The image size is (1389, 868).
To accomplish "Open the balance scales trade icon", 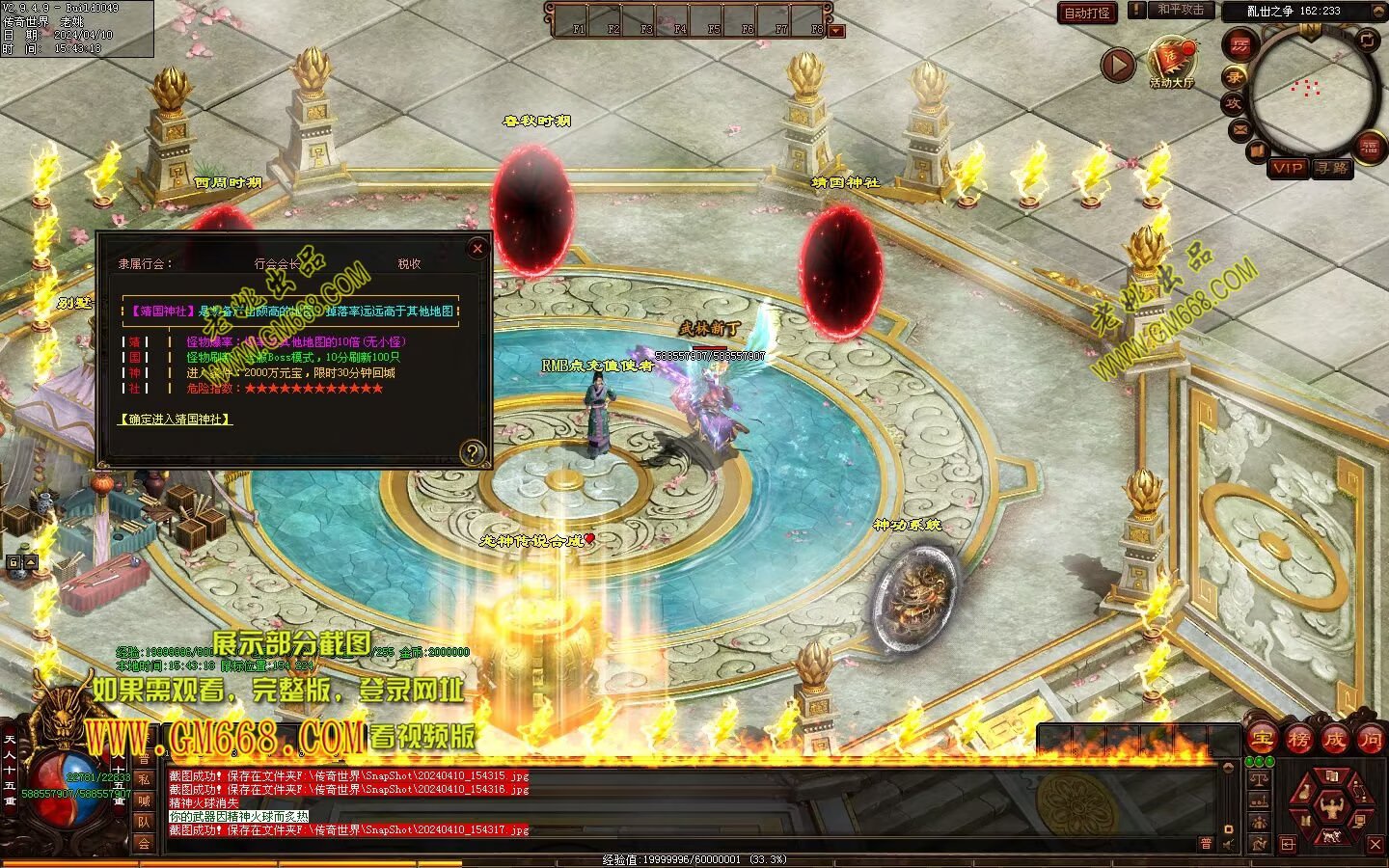I will point(1260,779).
